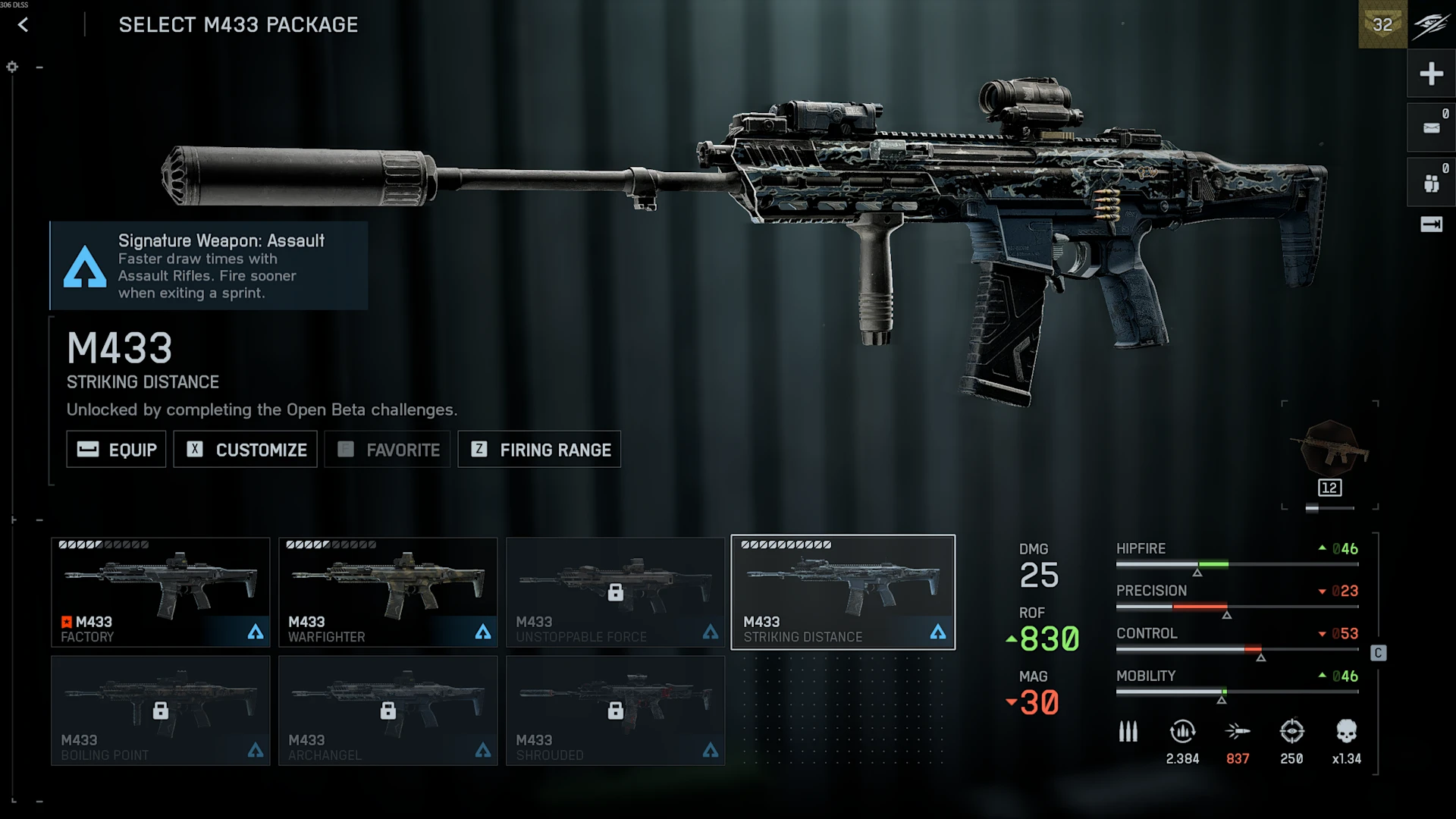Choose the M433 Warfighter package
This screenshot has height=819, width=1456.
pos(388,592)
